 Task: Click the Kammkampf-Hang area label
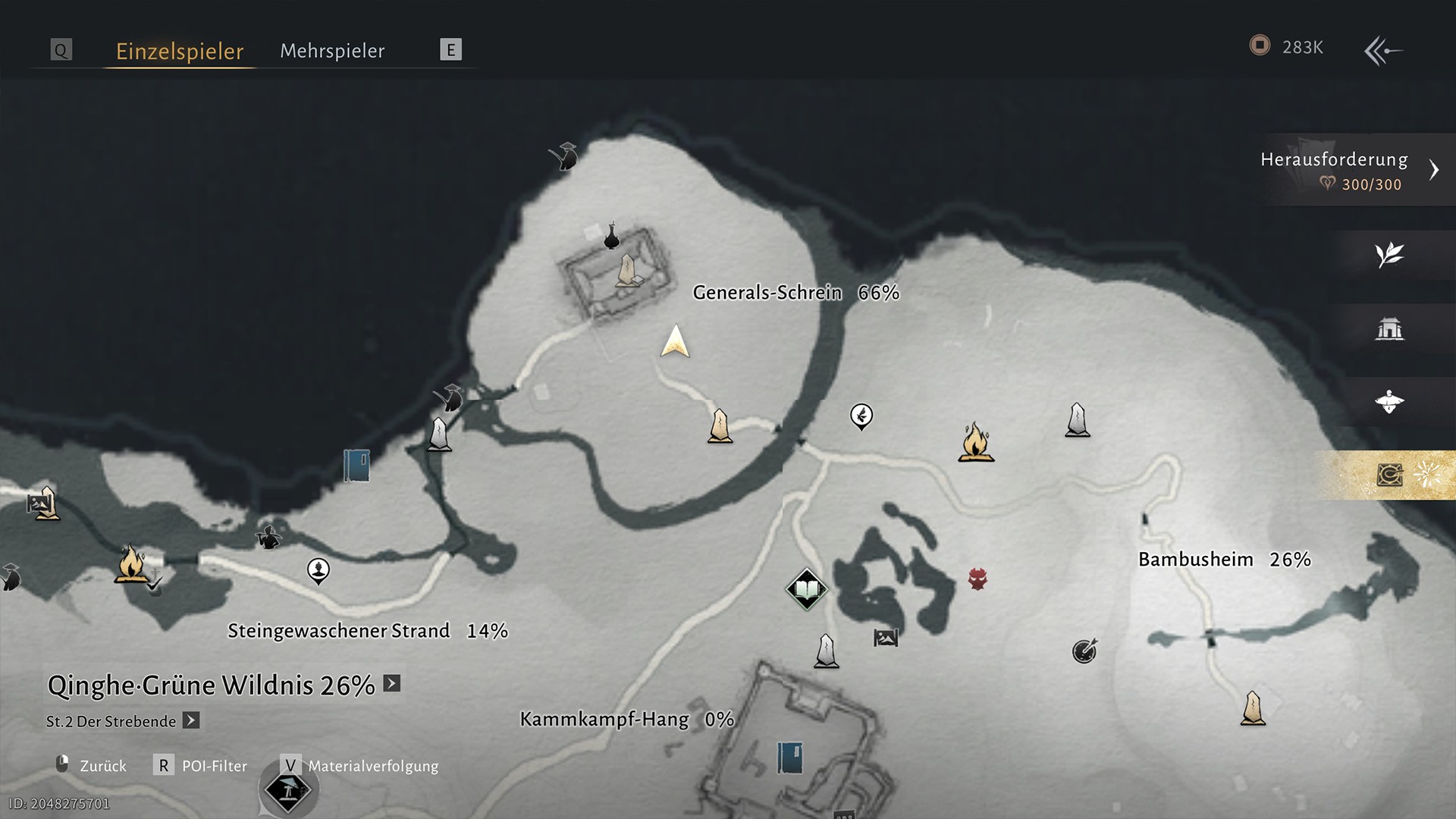click(x=604, y=719)
